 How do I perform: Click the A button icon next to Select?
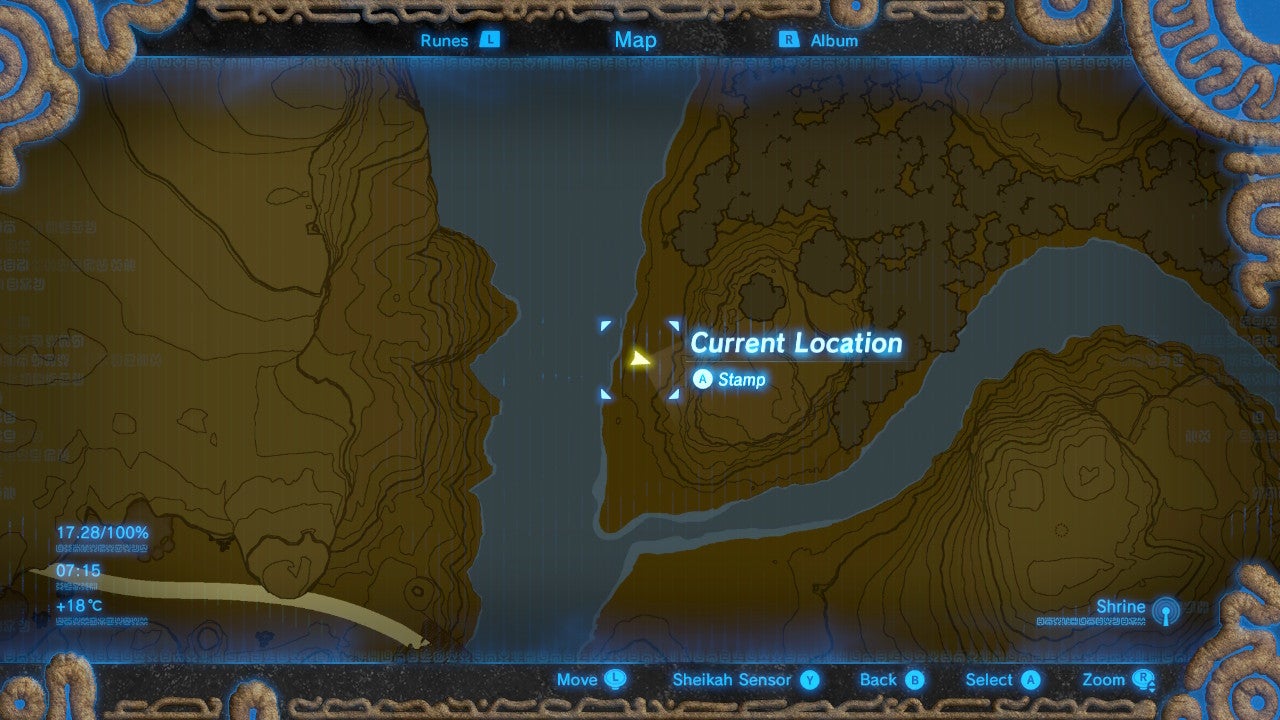(x=1029, y=679)
